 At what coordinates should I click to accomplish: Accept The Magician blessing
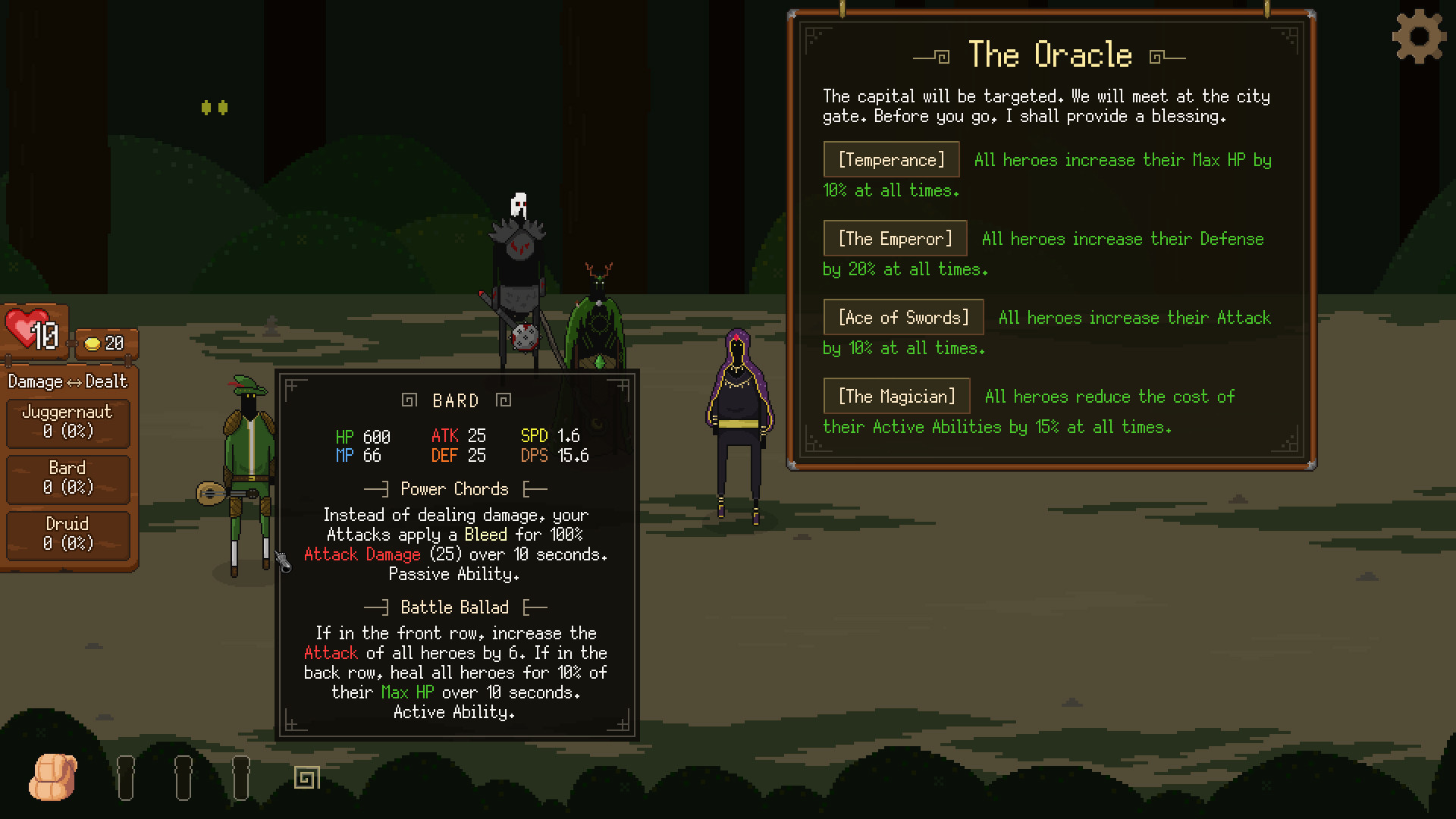click(x=896, y=397)
